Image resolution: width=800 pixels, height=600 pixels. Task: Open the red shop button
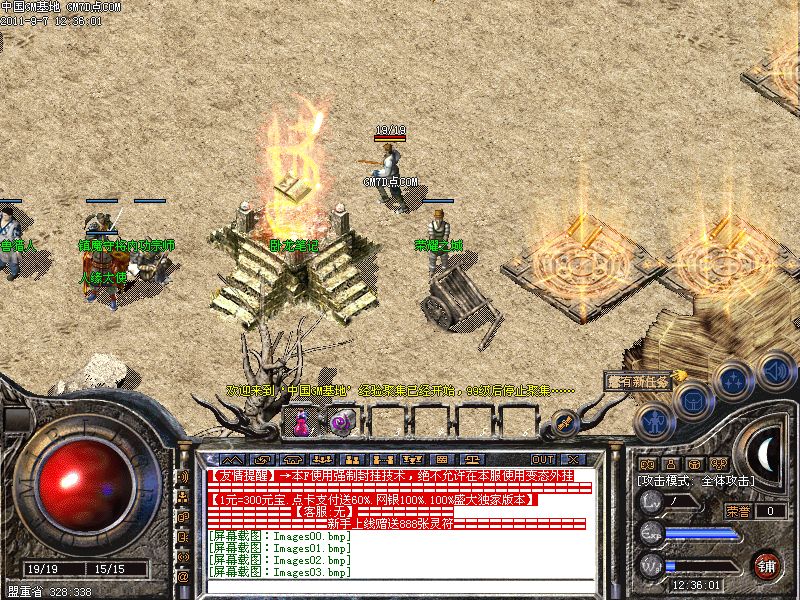point(767,564)
